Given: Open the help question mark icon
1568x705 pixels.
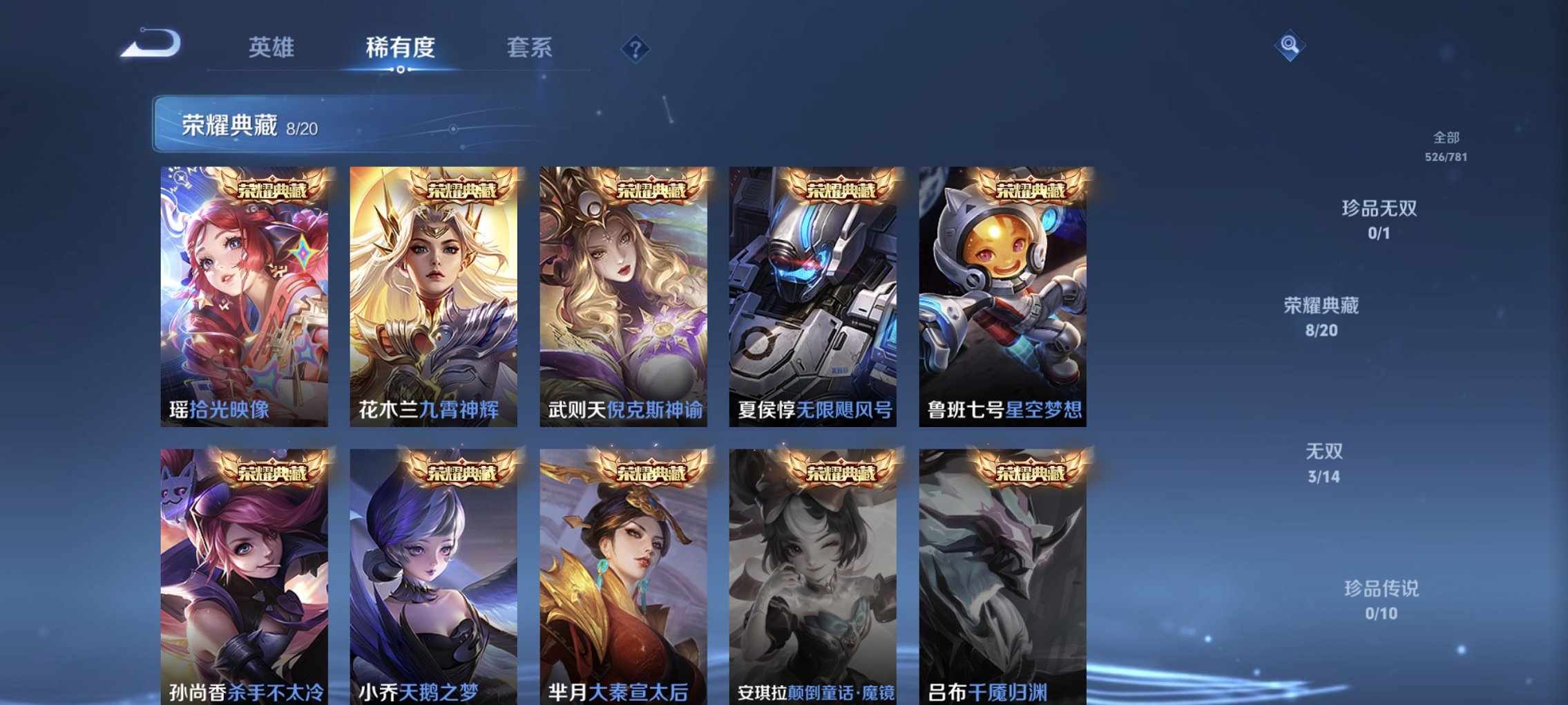Looking at the screenshot, I should [x=636, y=47].
